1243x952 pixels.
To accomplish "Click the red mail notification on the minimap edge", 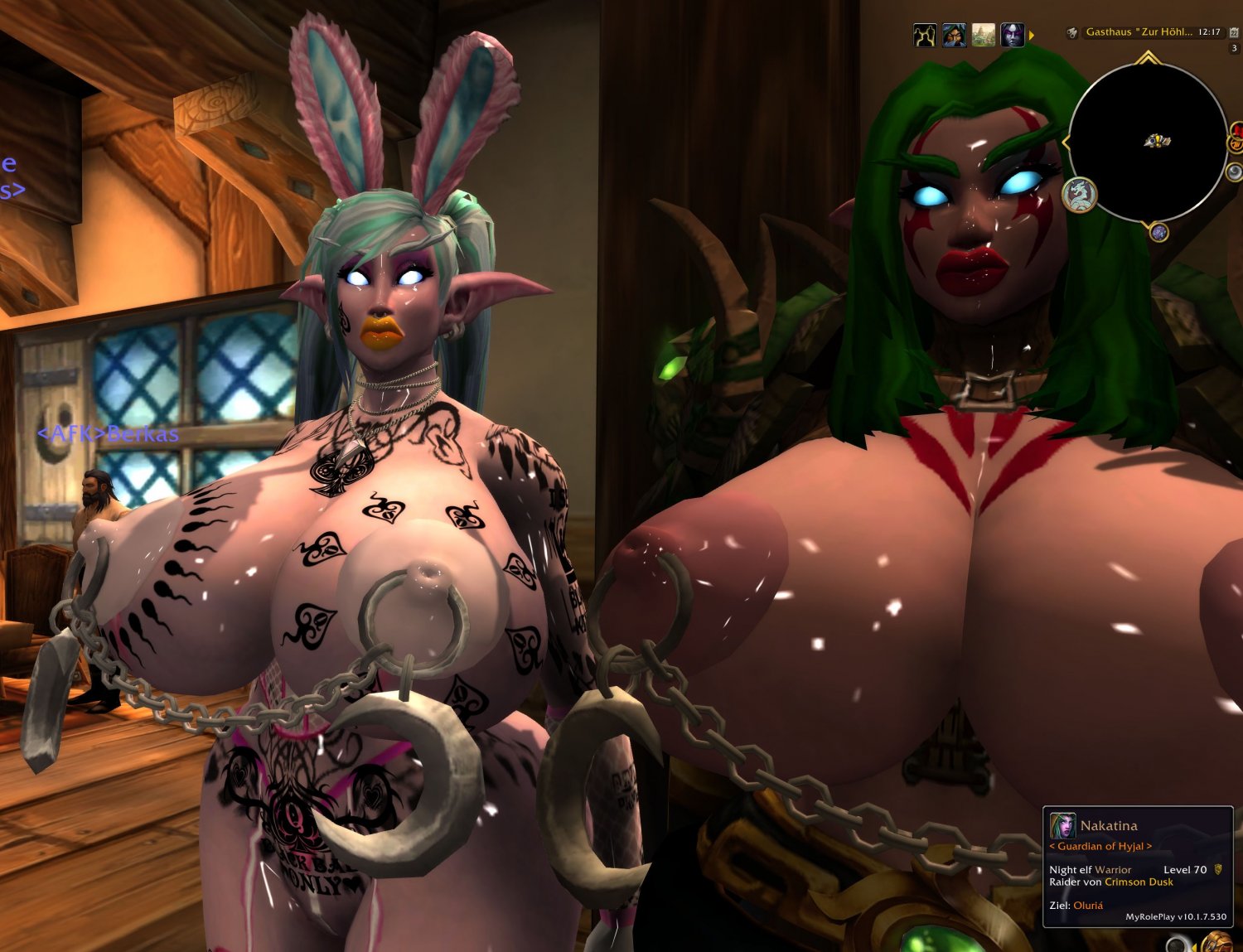I will (1236, 129).
